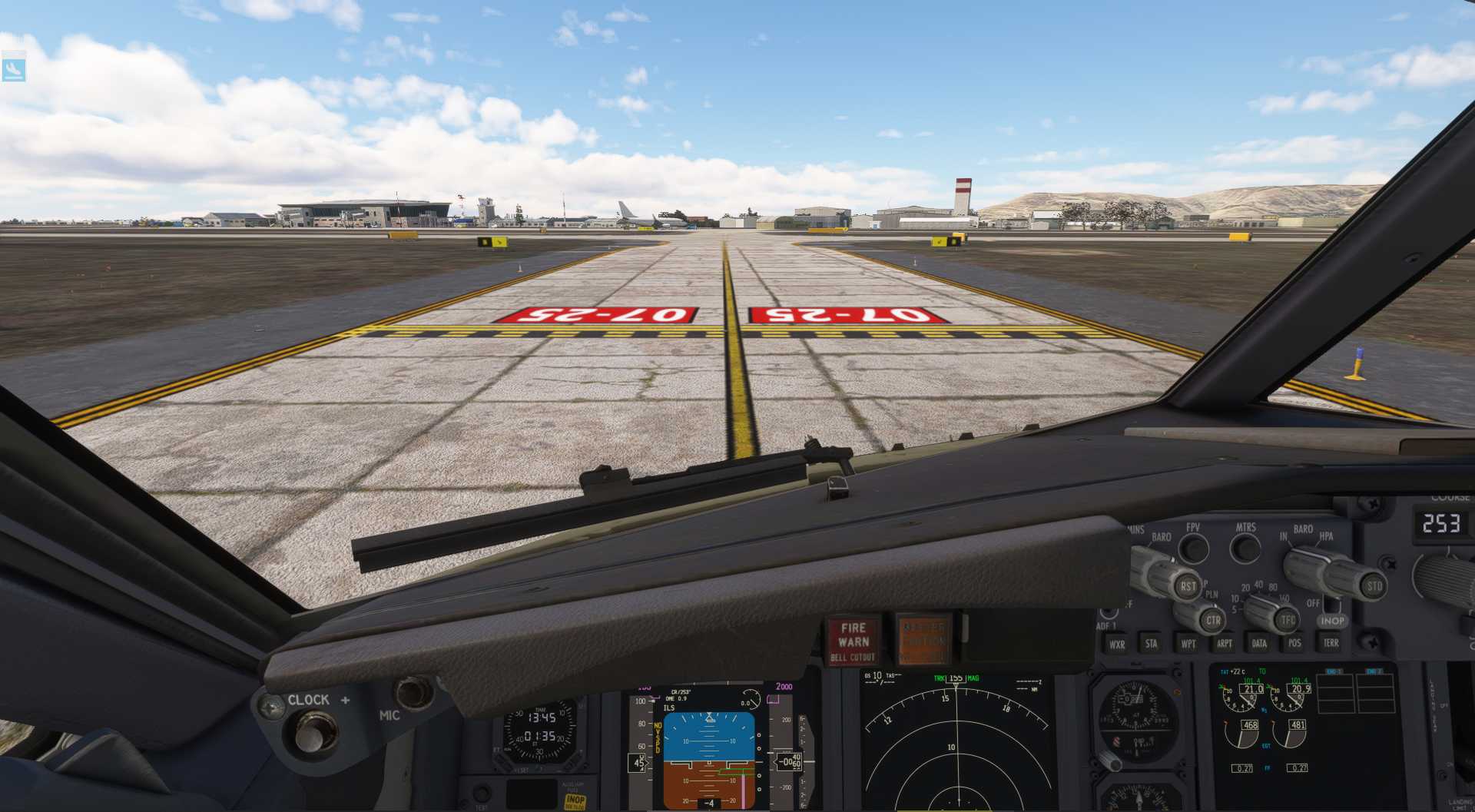Toggle the ARPT airports map button

[1224, 644]
